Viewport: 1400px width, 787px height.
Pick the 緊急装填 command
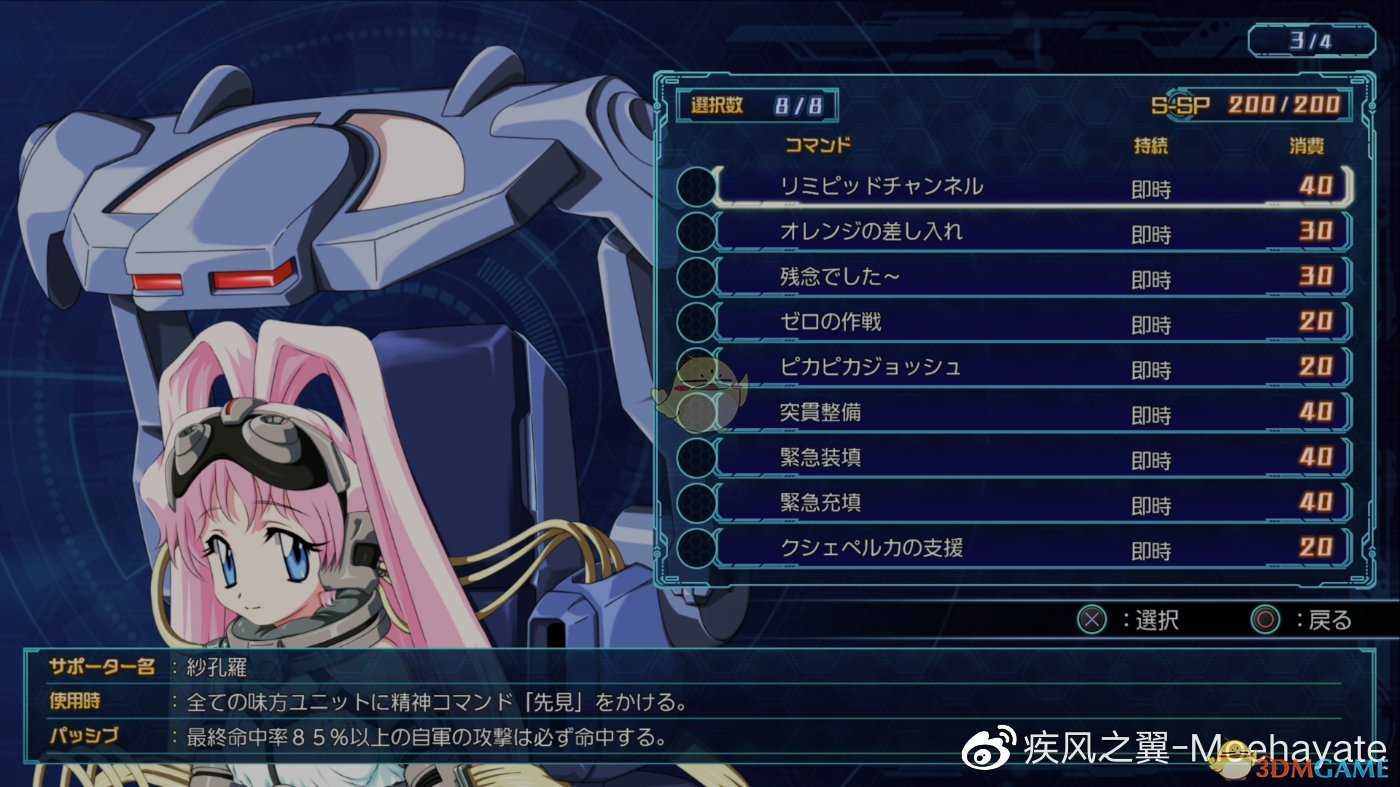click(x=820, y=458)
